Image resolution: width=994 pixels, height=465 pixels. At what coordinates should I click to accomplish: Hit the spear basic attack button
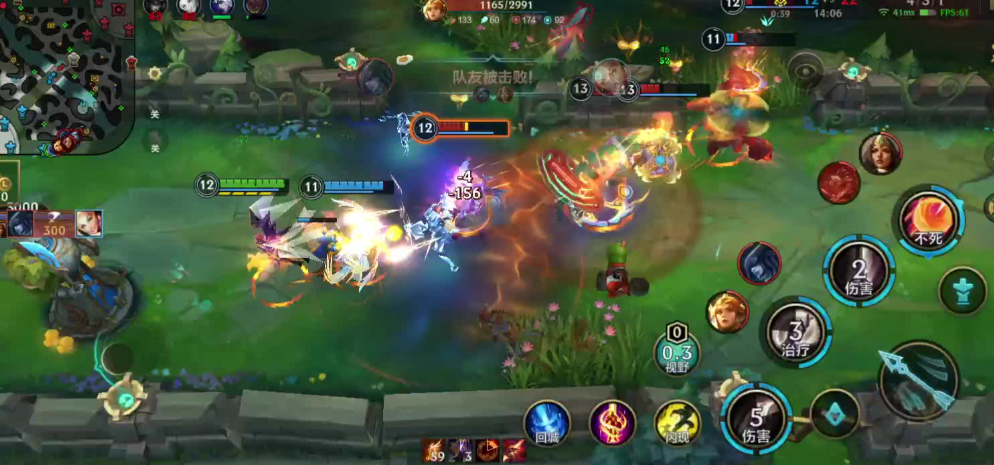click(918, 381)
